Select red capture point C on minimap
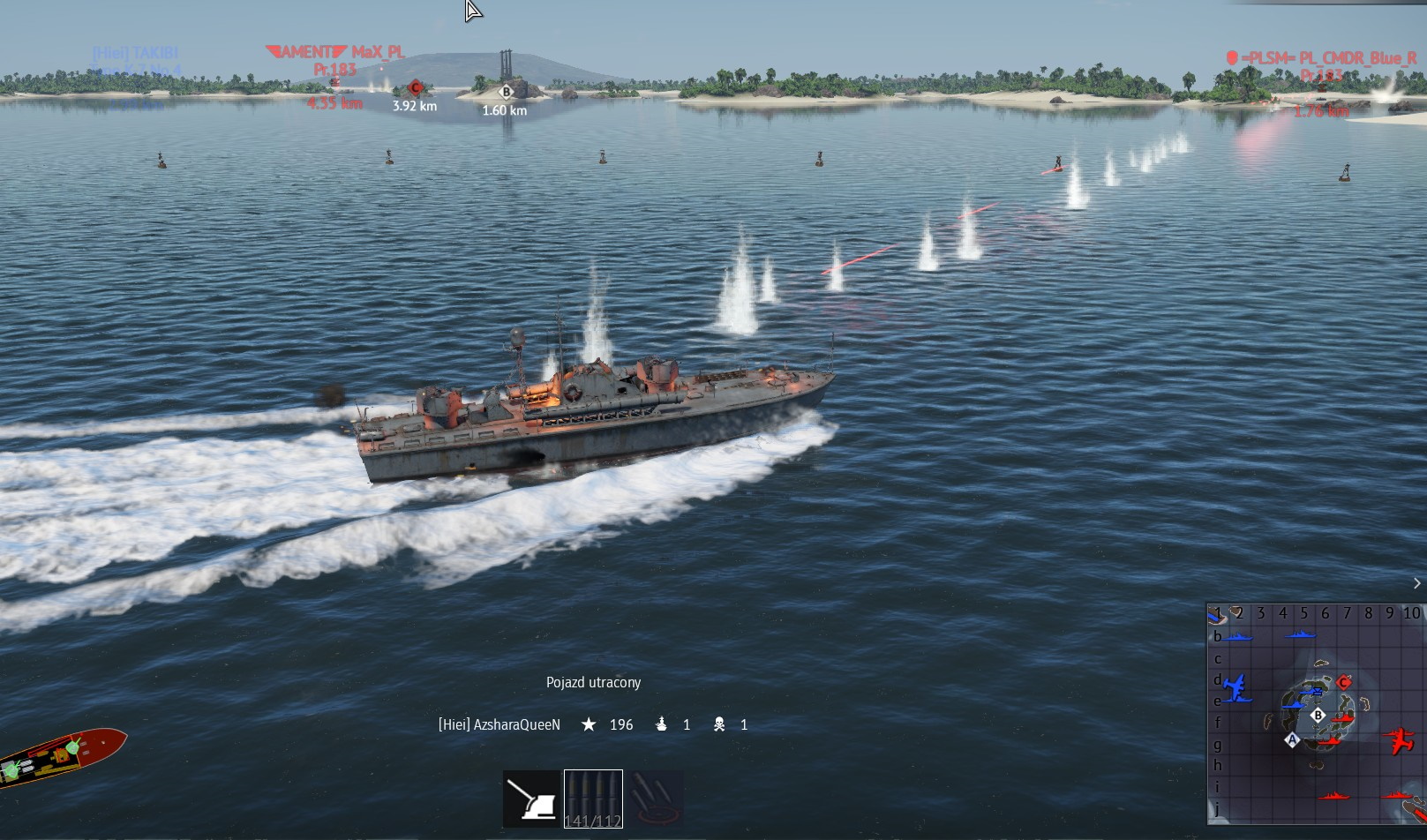The width and height of the screenshot is (1427, 840). pyautogui.click(x=1344, y=682)
